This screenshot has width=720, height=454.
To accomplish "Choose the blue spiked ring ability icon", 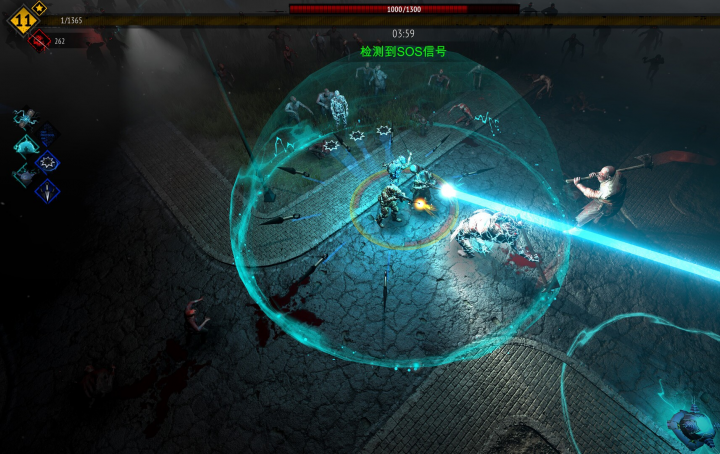I will [47, 161].
